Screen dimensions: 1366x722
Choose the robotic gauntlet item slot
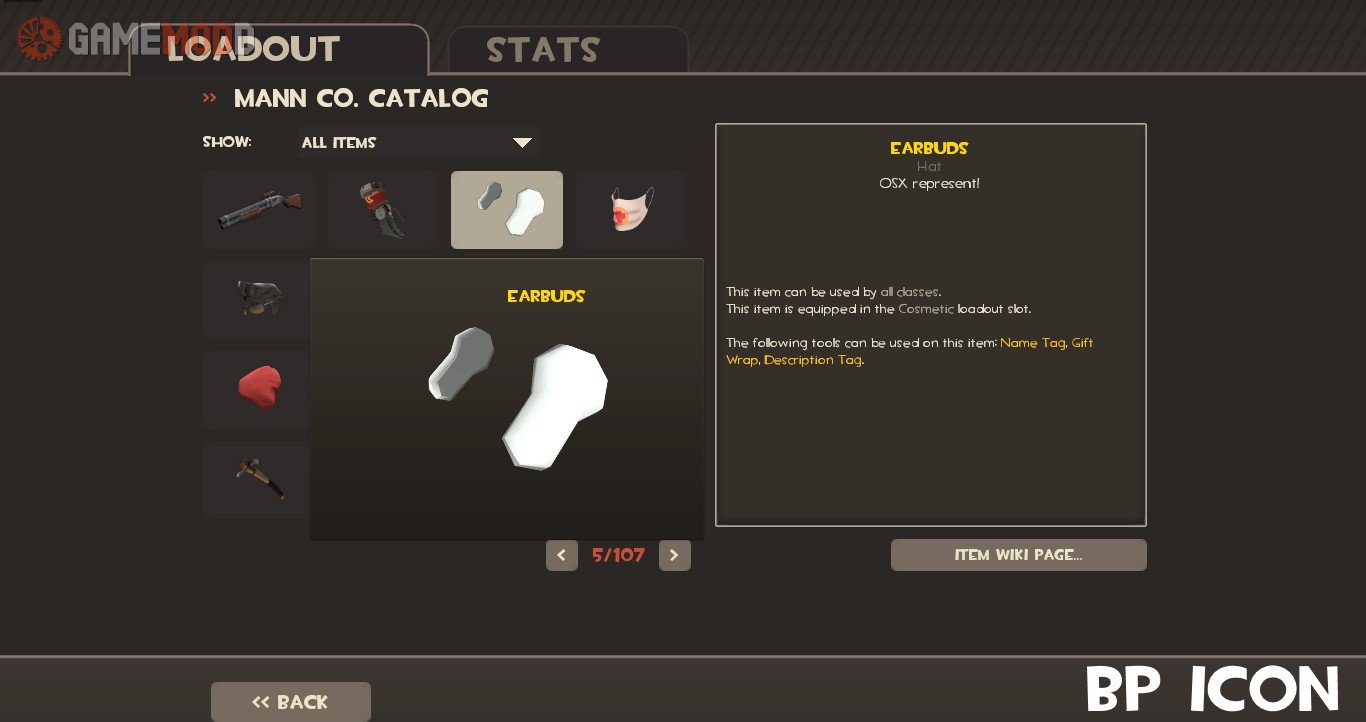click(x=383, y=210)
